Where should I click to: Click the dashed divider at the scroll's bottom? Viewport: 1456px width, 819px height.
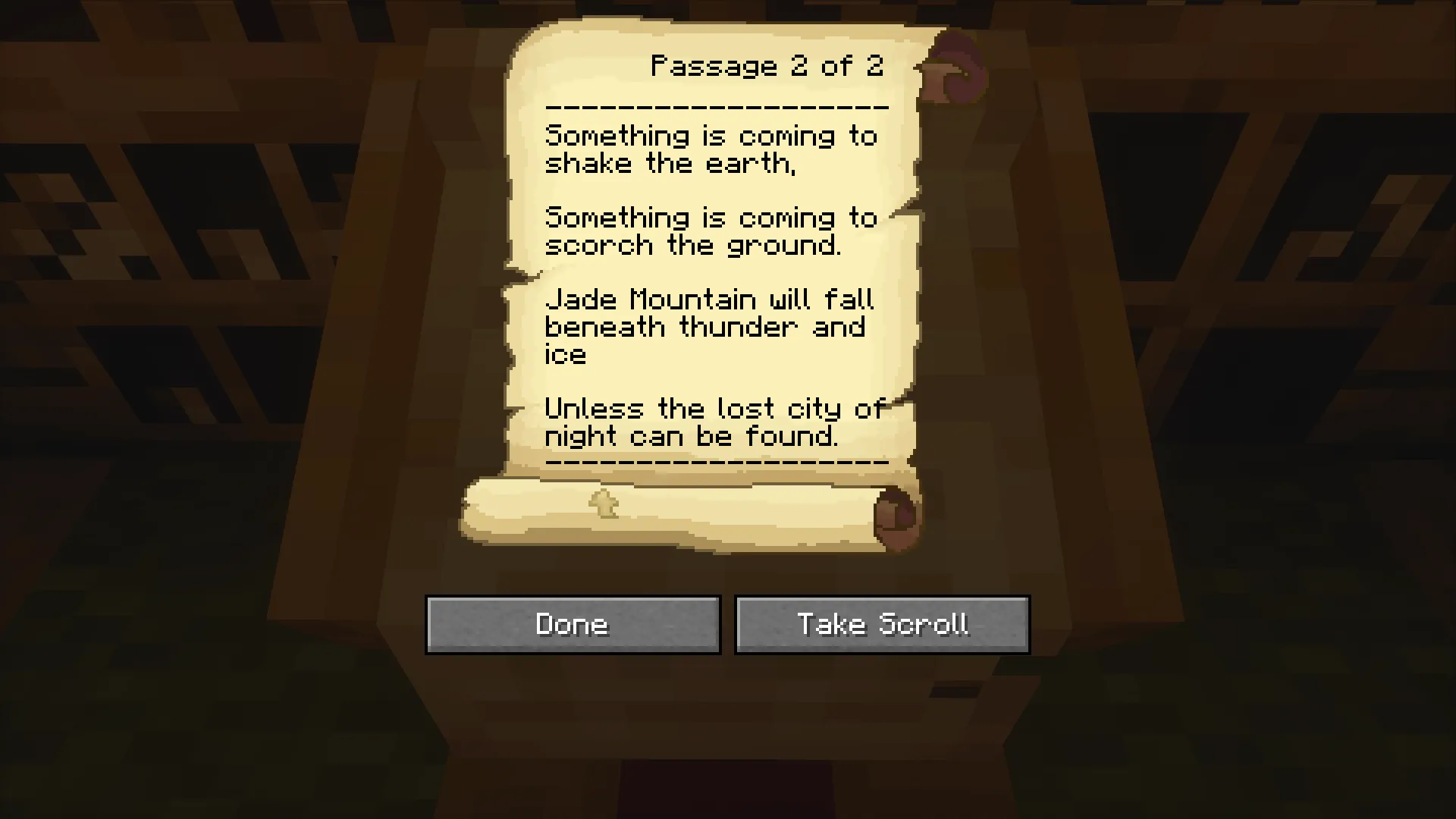pos(717,461)
